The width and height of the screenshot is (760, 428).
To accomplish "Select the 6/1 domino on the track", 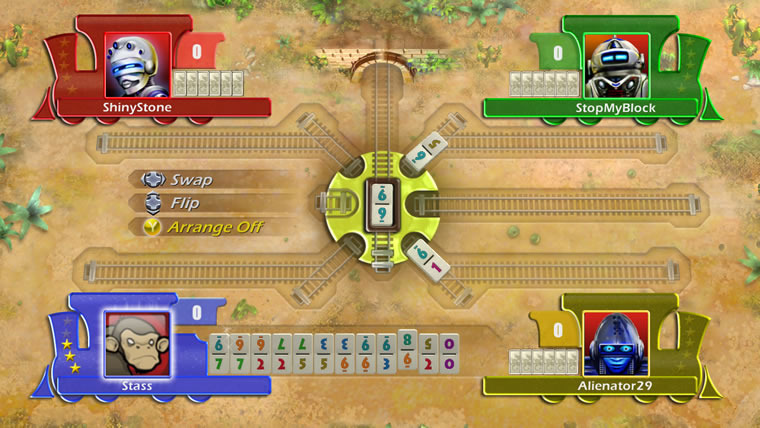I will tap(424, 258).
